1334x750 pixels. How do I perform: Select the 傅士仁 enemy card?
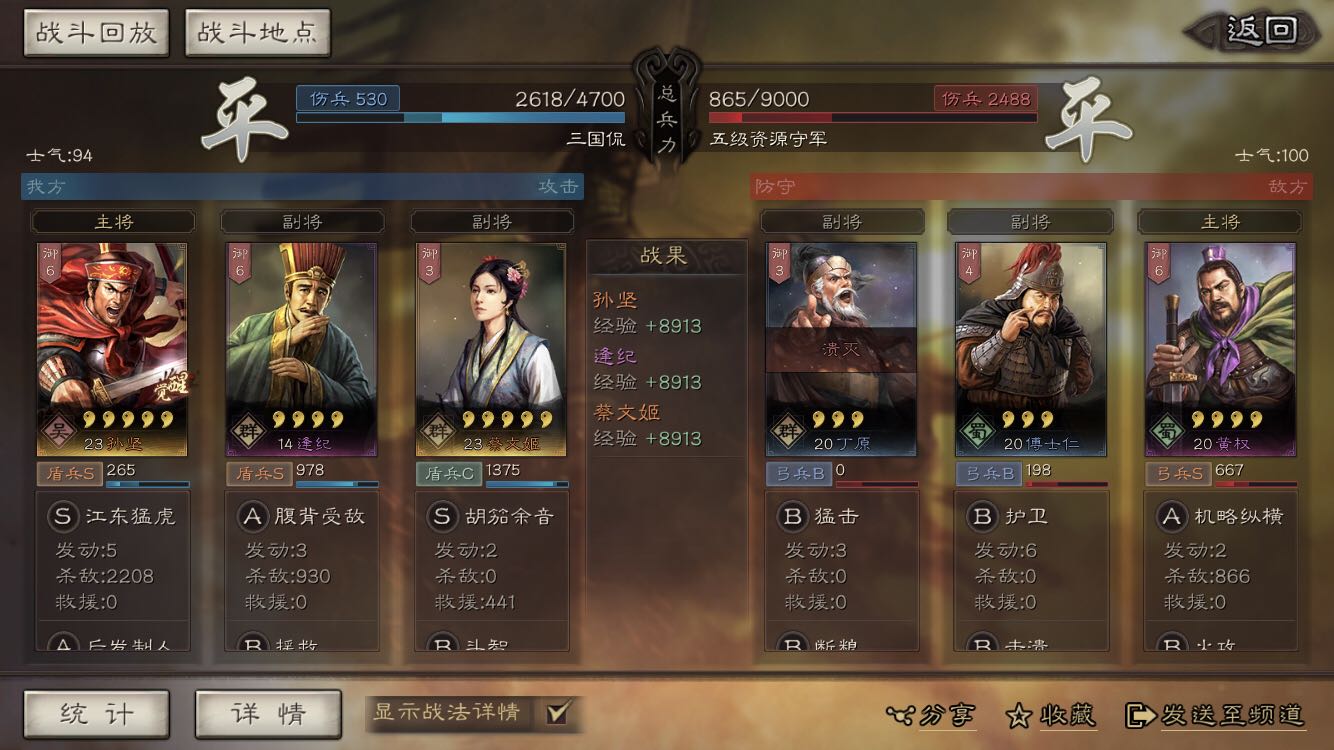(1030, 348)
